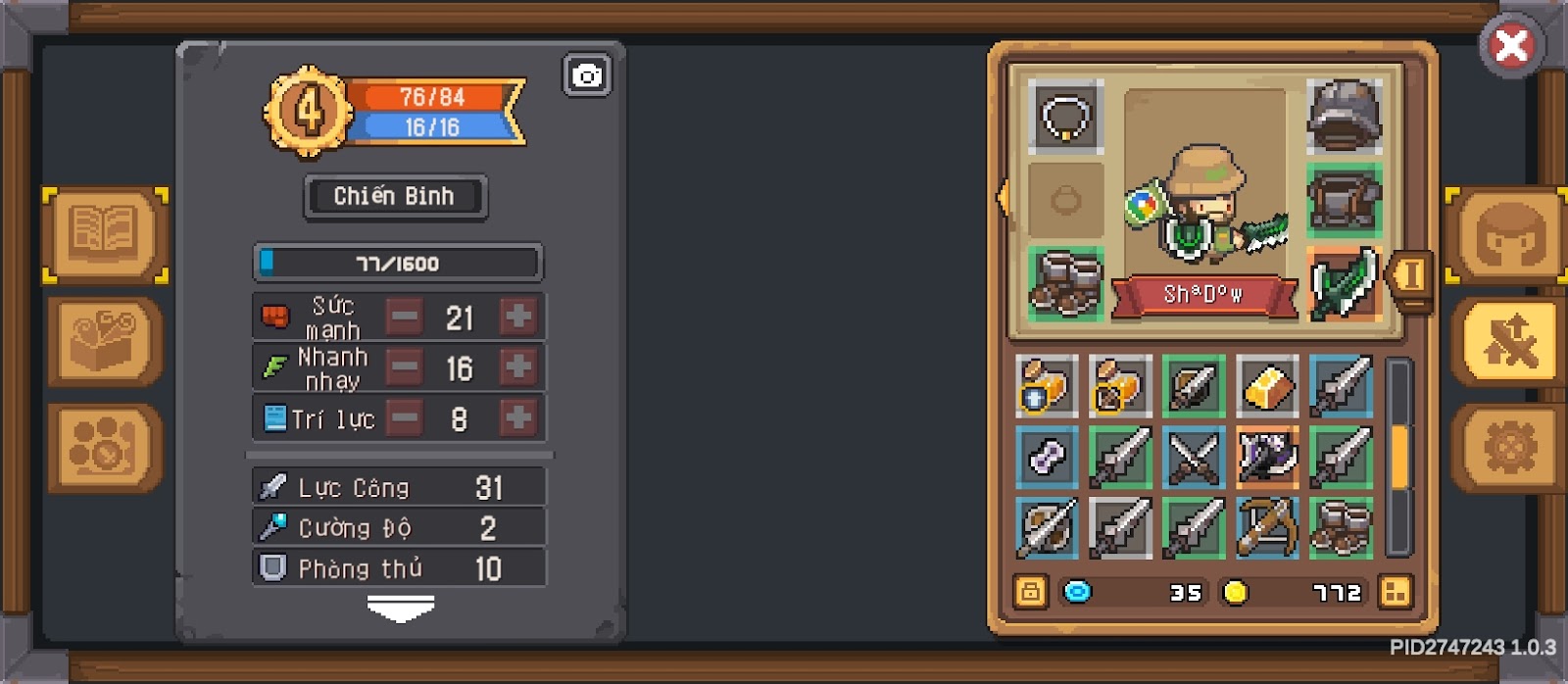Switch to the paw print tab
This screenshot has width=1568, height=684.
tap(103, 448)
